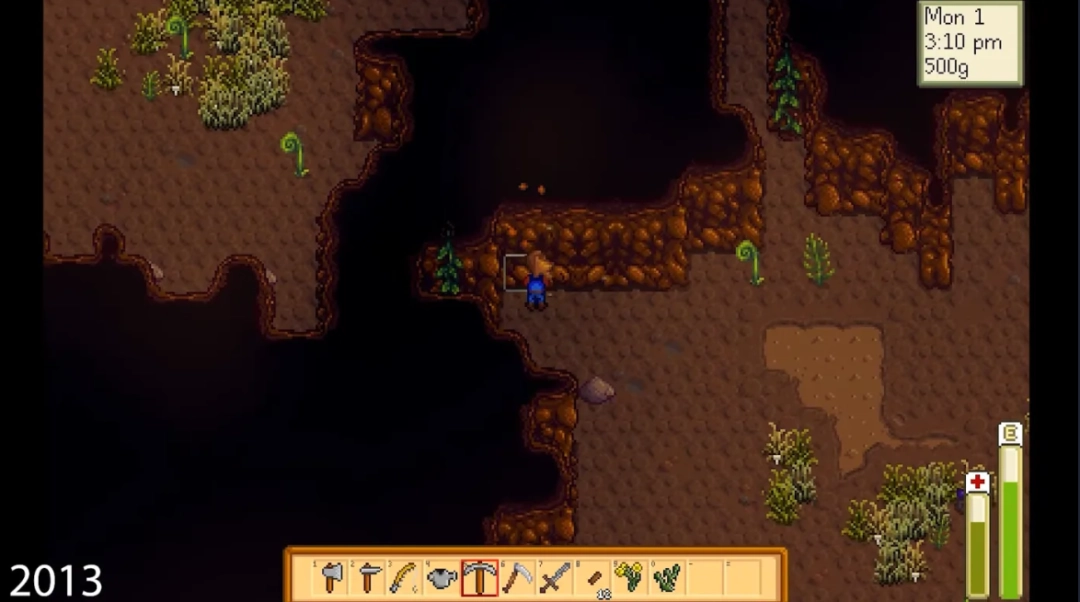
Task: Click the highlighted pickaxe slot
Action: [480, 577]
